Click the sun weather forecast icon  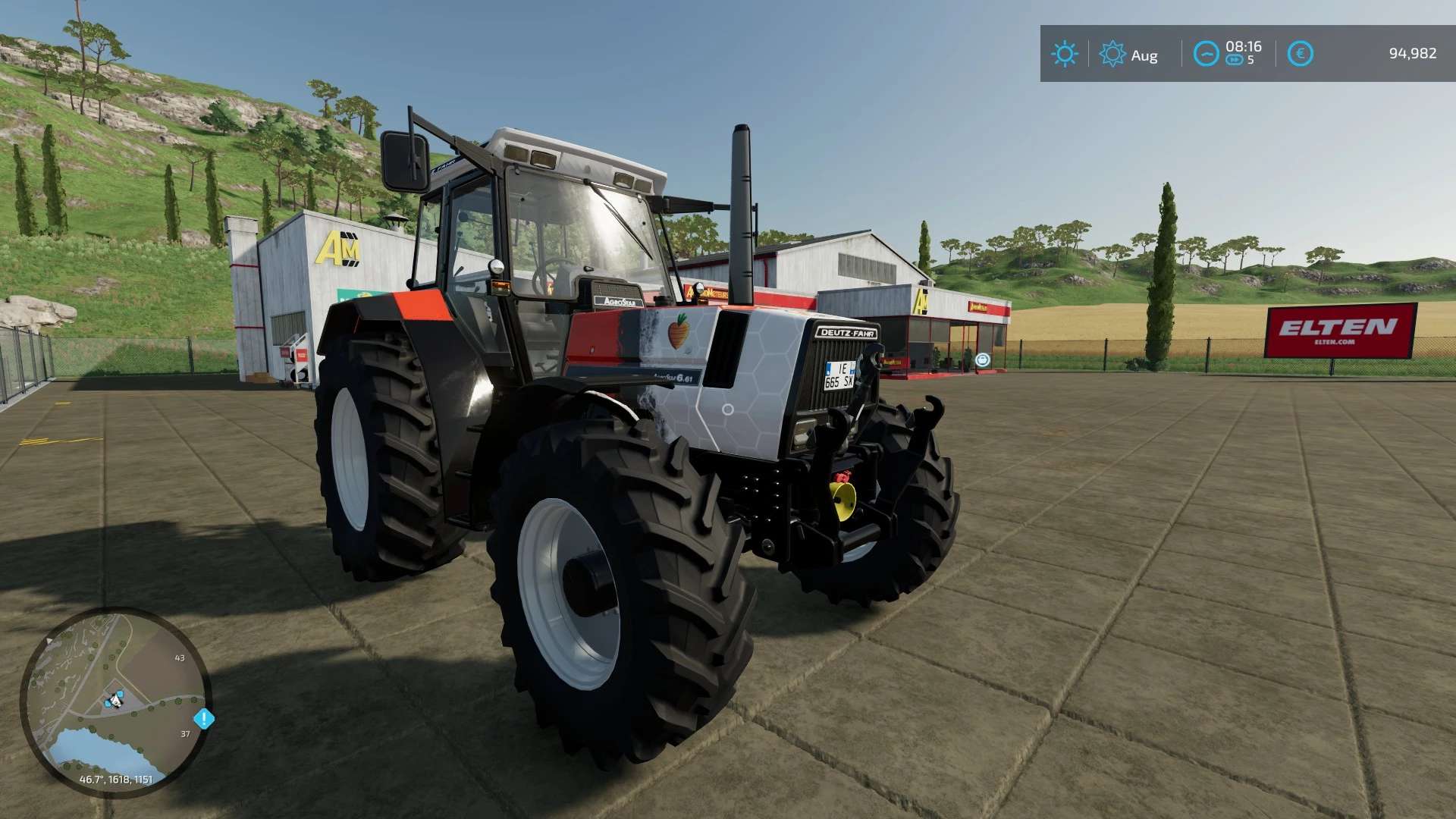tap(1065, 53)
